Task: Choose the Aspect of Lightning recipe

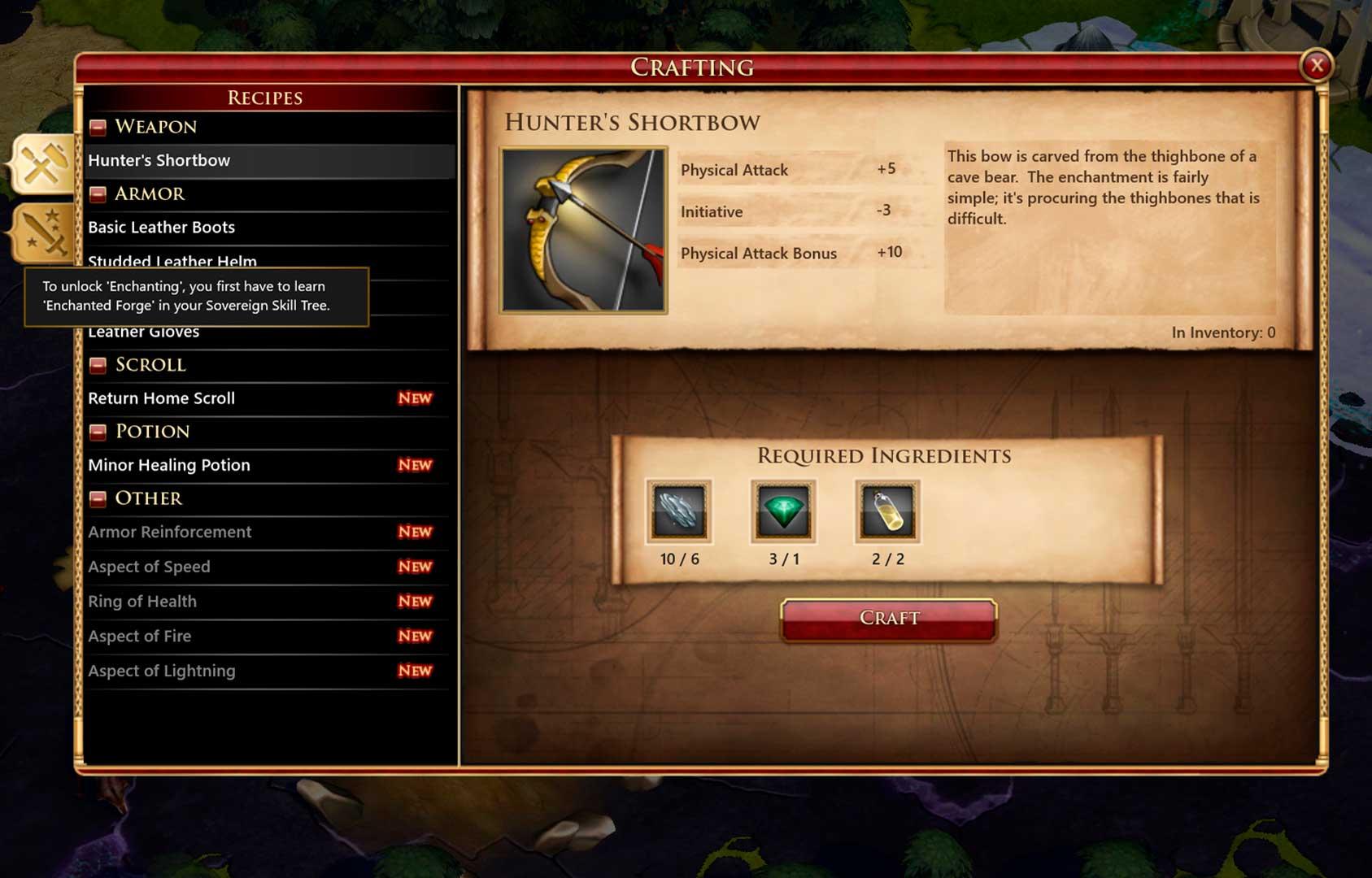Action: tap(268, 672)
